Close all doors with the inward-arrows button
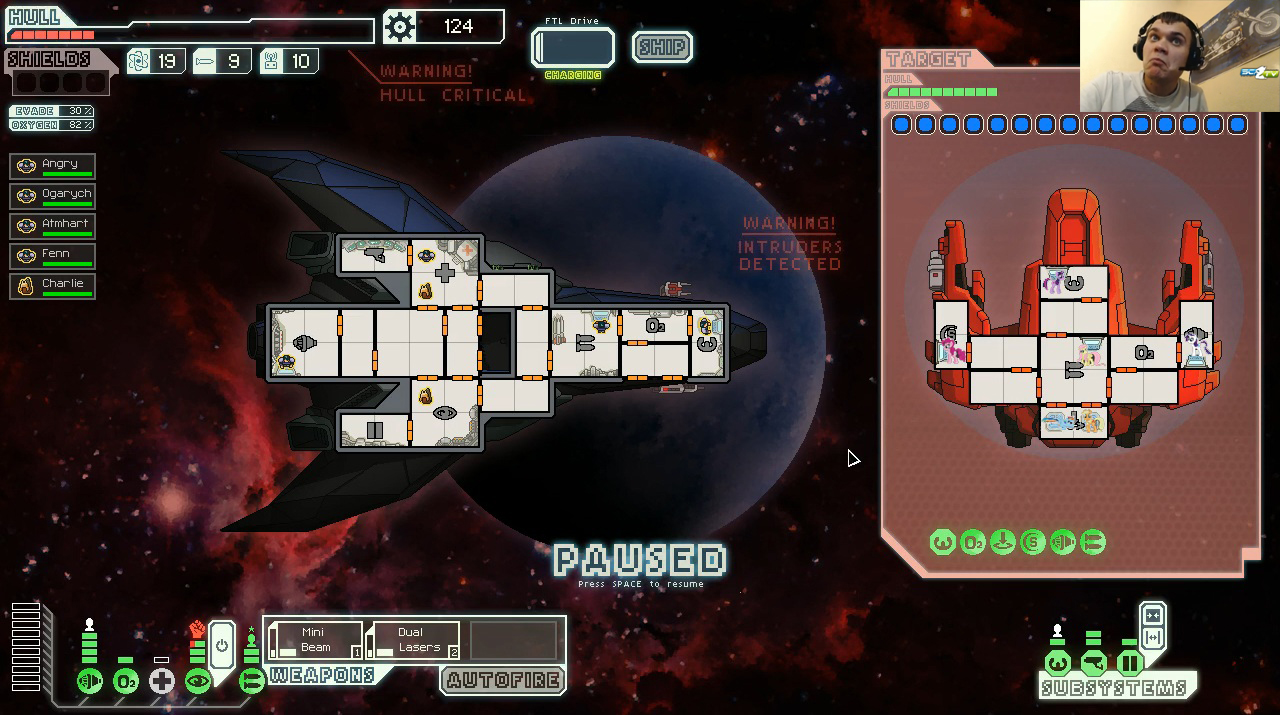 pyautogui.click(x=1152, y=616)
